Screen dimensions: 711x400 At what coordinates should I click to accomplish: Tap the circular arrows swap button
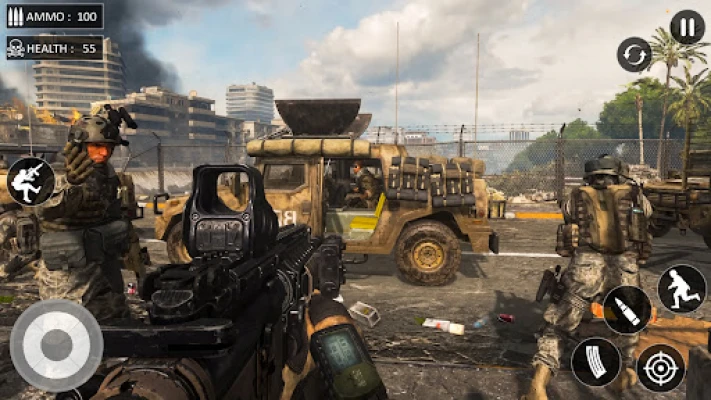[x=634, y=54]
